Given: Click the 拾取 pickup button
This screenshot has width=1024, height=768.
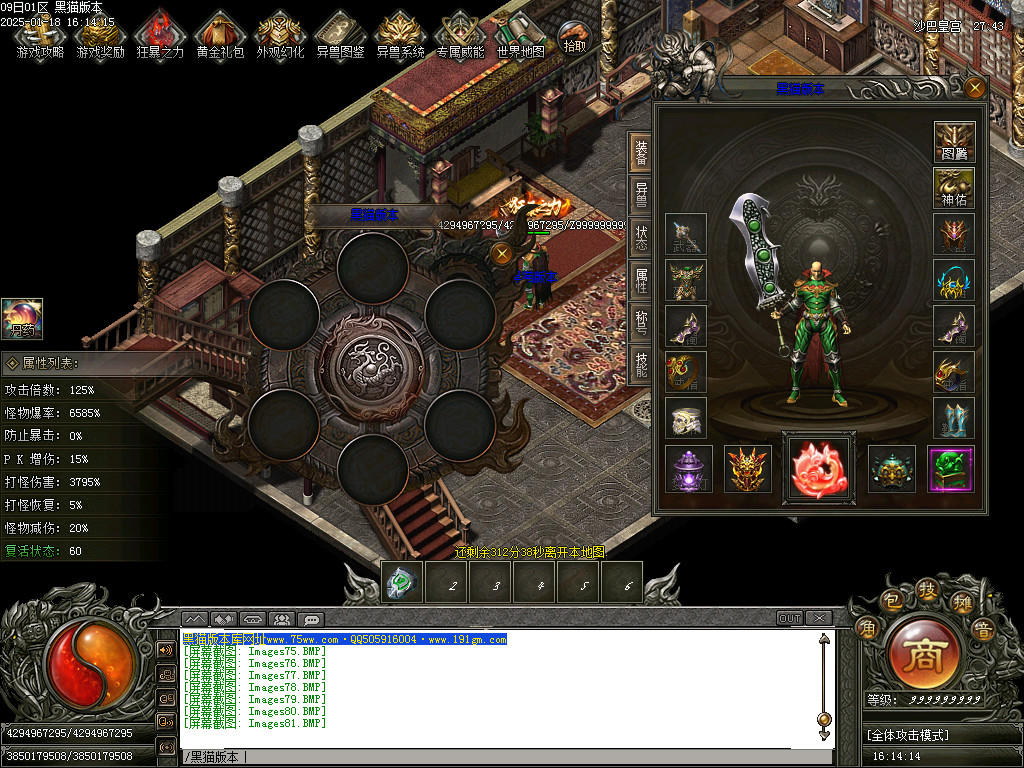Looking at the screenshot, I should pyautogui.click(x=575, y=37).
